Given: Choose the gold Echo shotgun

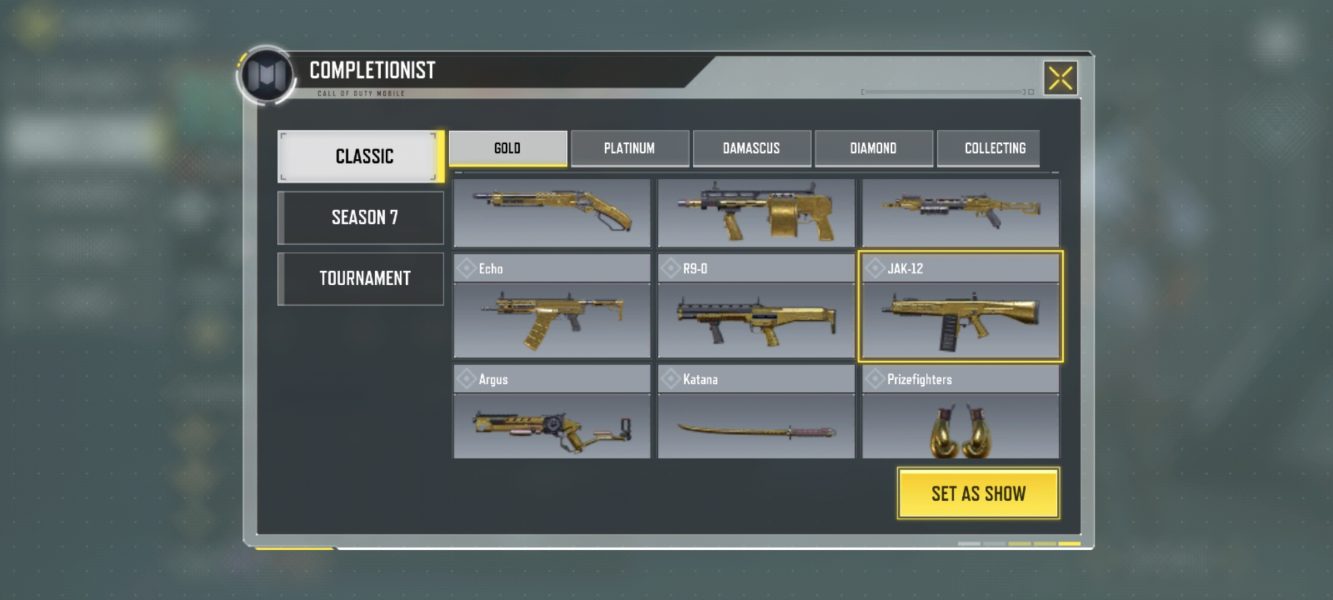Looking at the screenshot, I should click(x=552, y=308).
